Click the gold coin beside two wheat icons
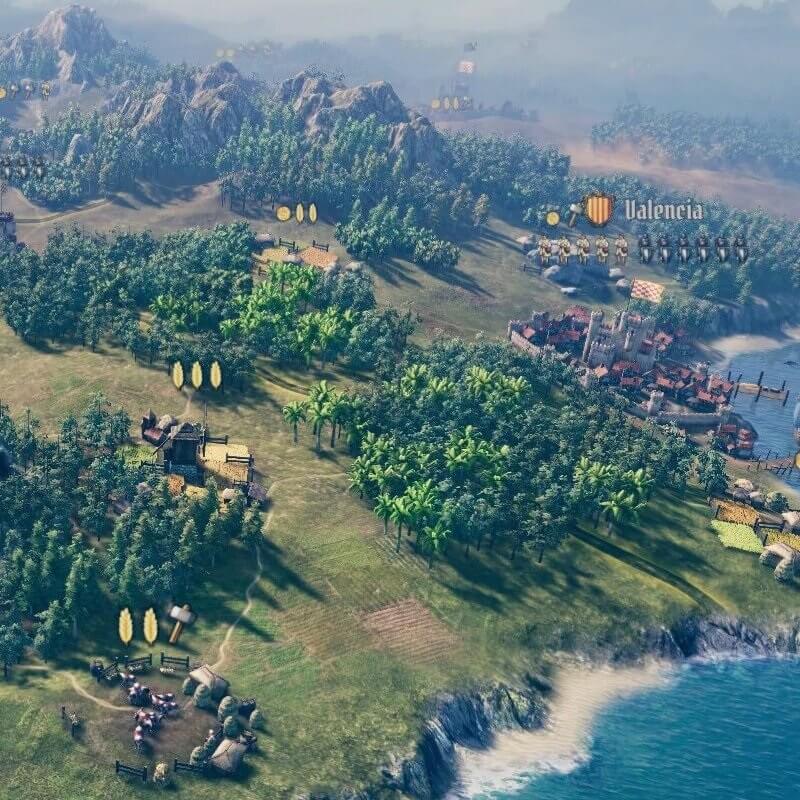This screenshot has width=800, height=800. click(283, 213)
